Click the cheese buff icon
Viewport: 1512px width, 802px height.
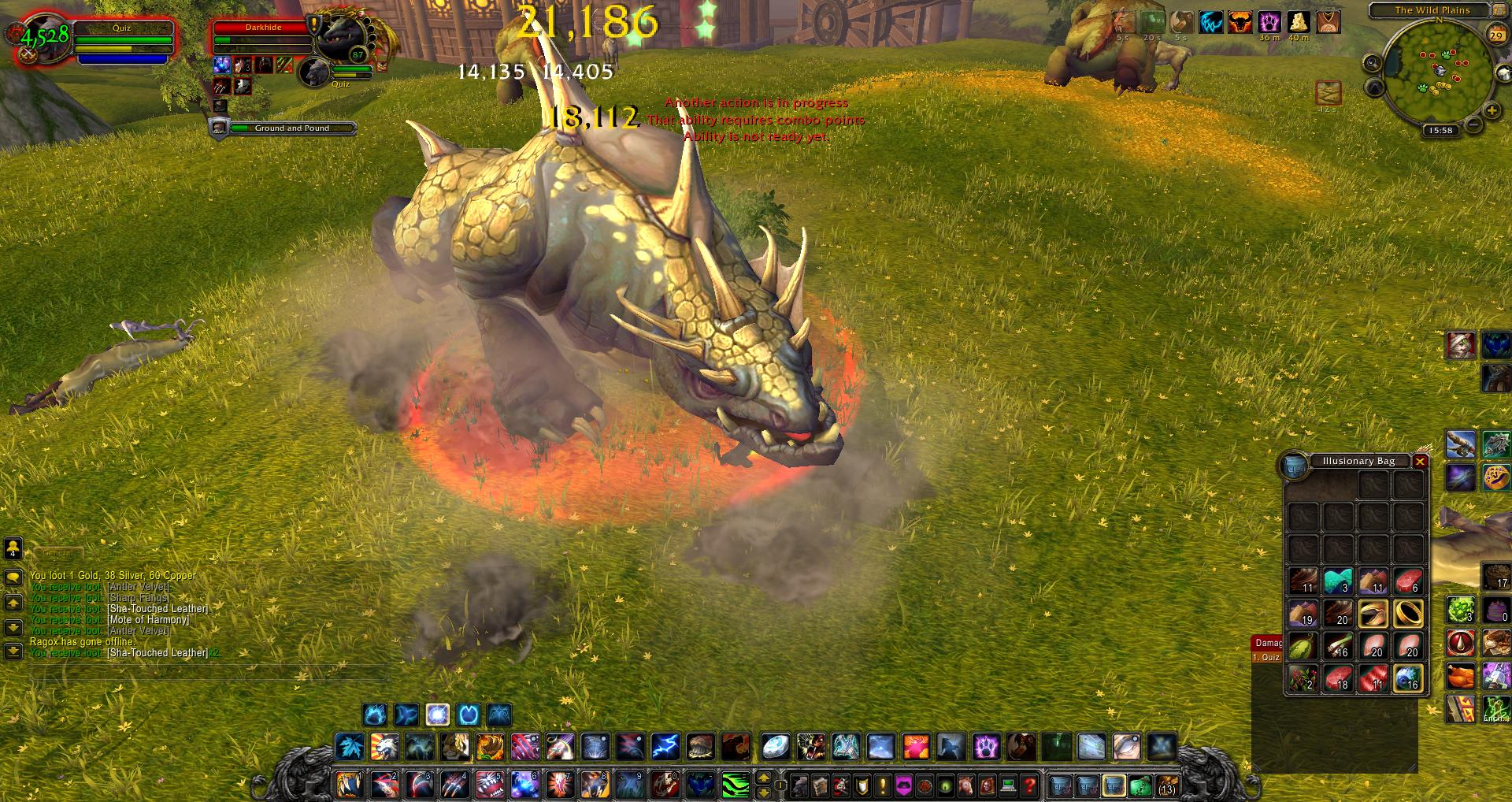1298,21
